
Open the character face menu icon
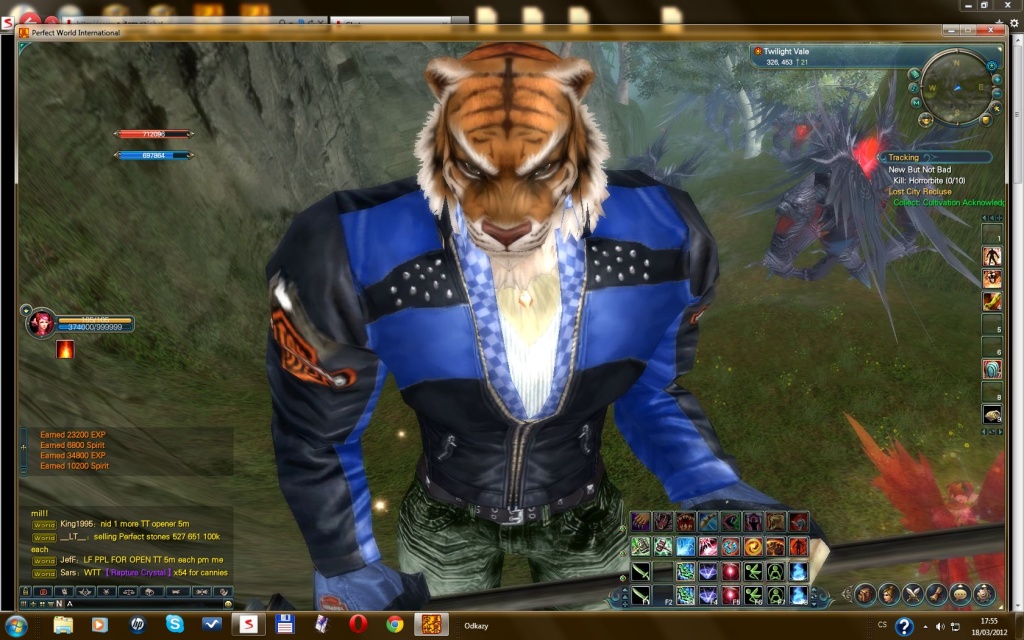coord(888,593)
